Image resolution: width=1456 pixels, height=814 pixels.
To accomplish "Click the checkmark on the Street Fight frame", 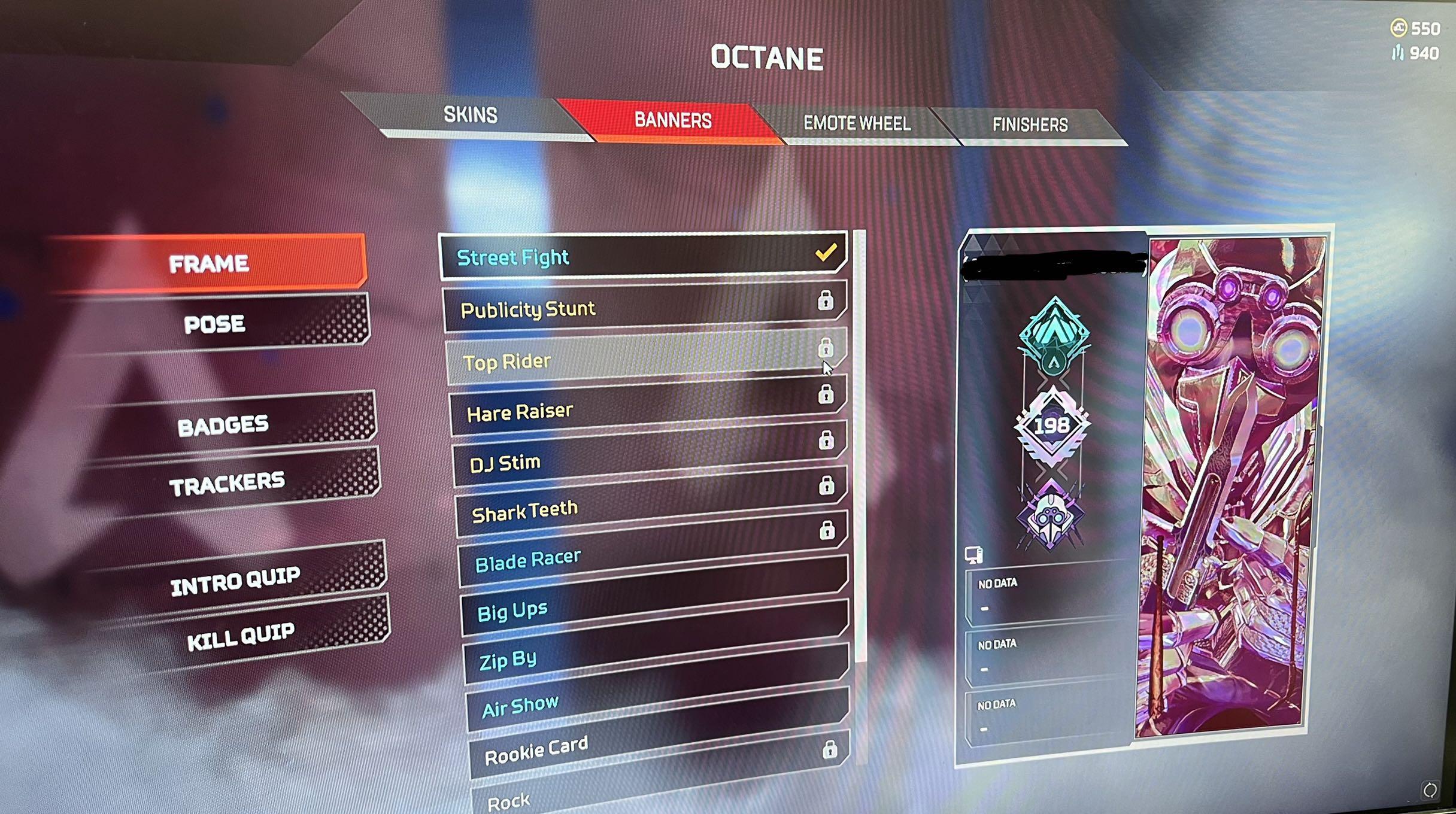I will click(826, 253).
